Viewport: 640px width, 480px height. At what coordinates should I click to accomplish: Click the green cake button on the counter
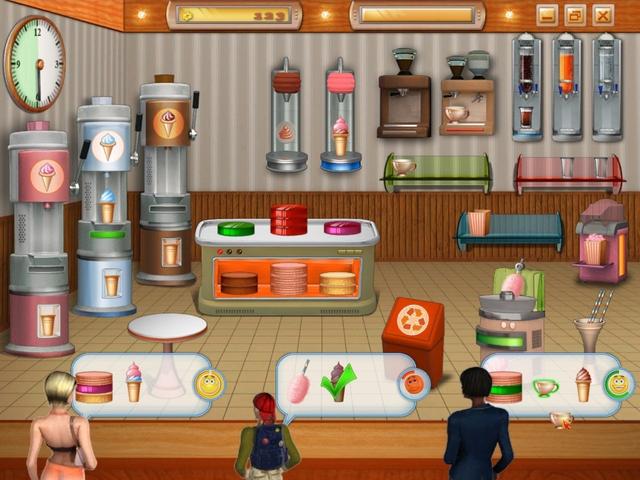236,228
